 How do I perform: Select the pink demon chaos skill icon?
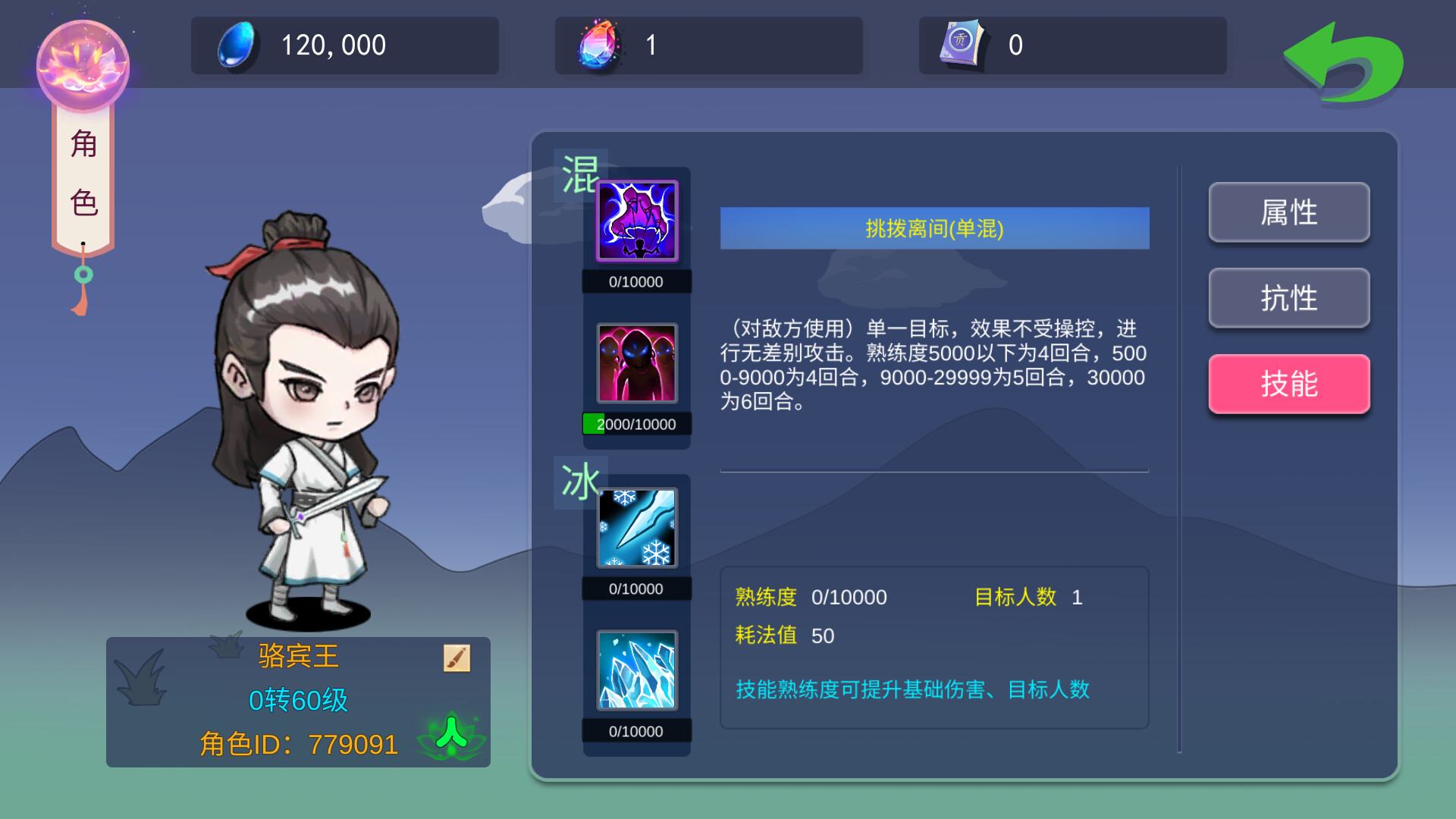tap(635, 364)
